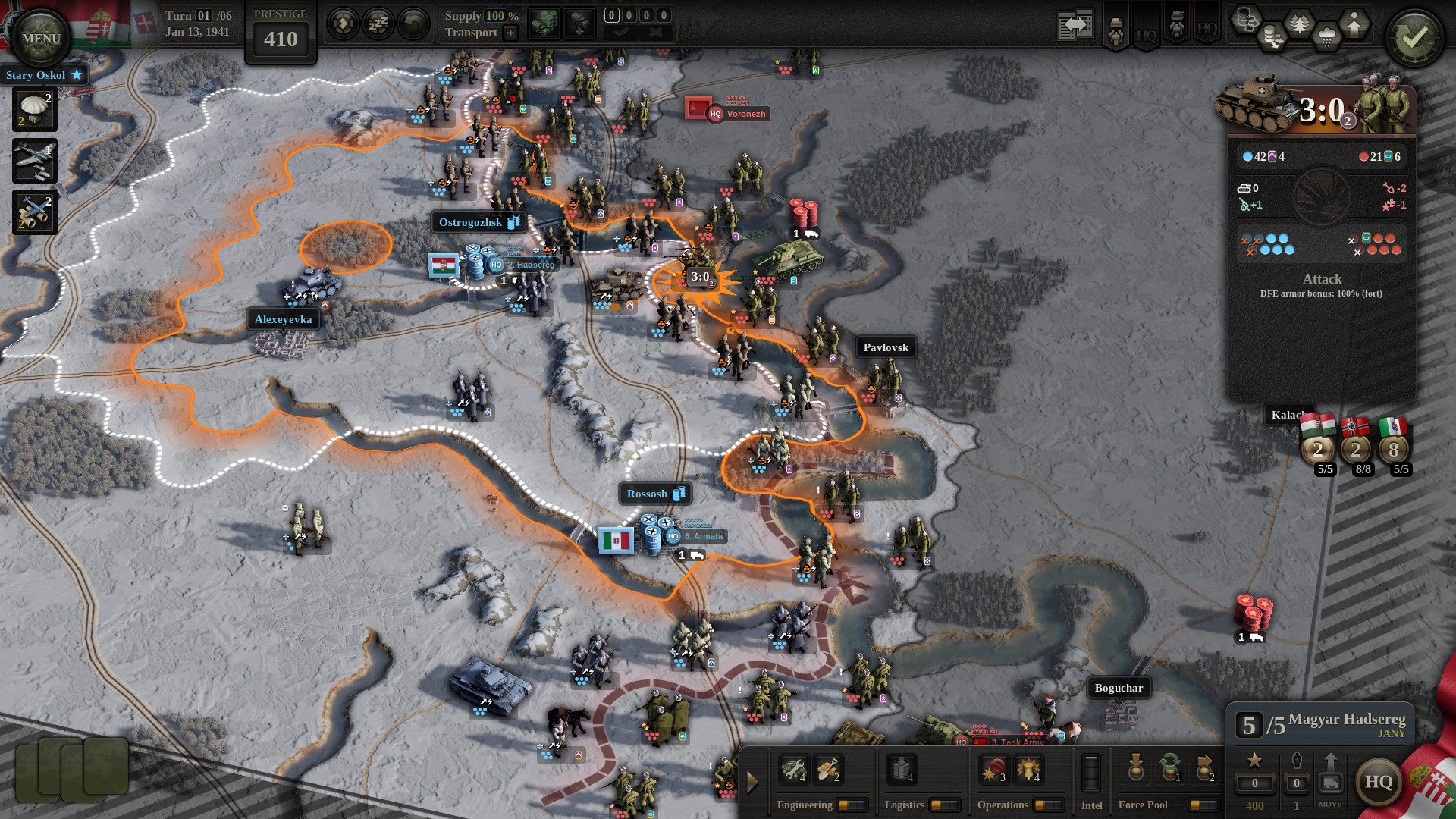The image size is (1456, 819).
Task: Select the Engineering repair wrench icon
Action: (794, 770)
